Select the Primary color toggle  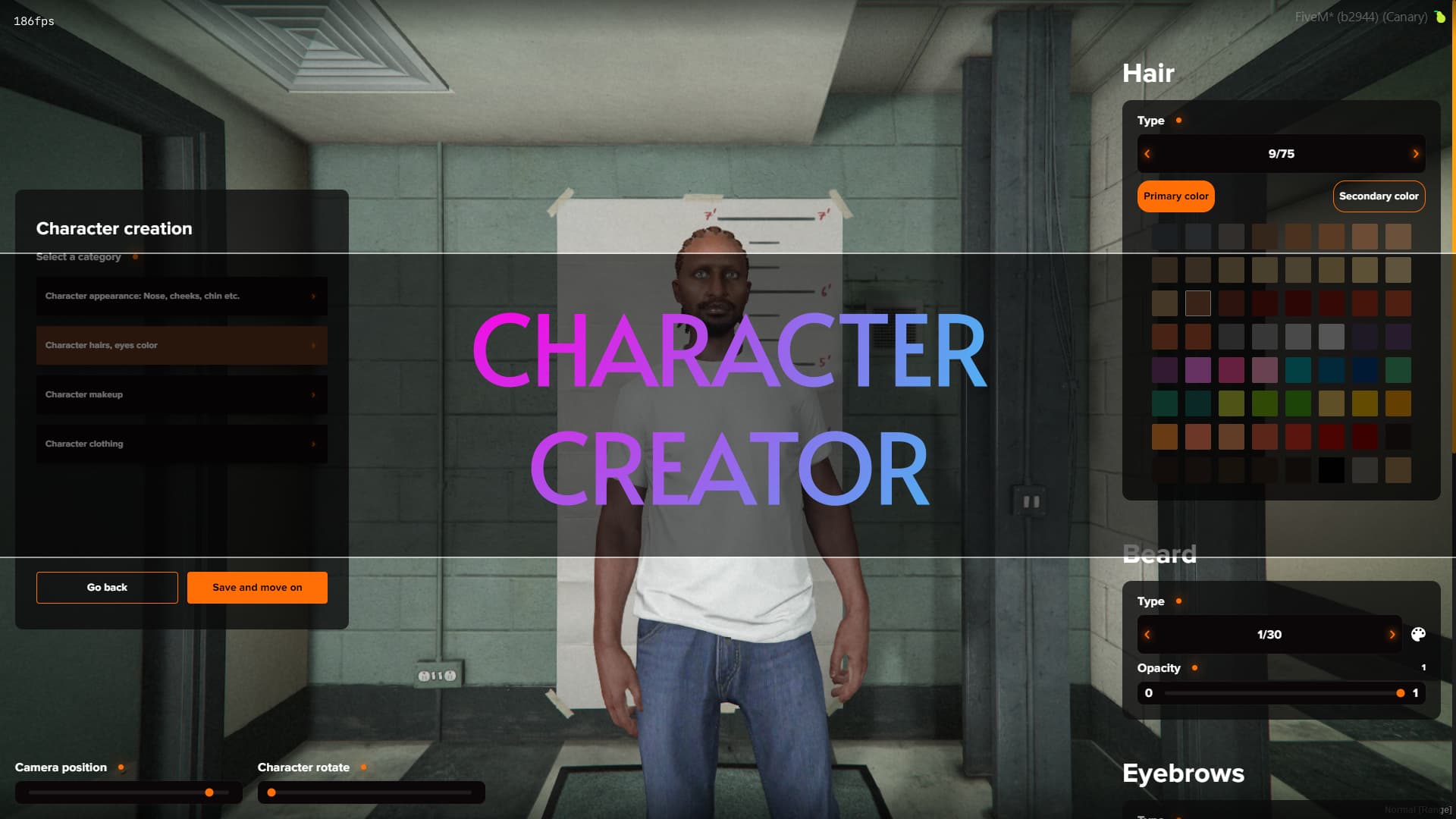pyautogui.click(x=1175, y=196)
